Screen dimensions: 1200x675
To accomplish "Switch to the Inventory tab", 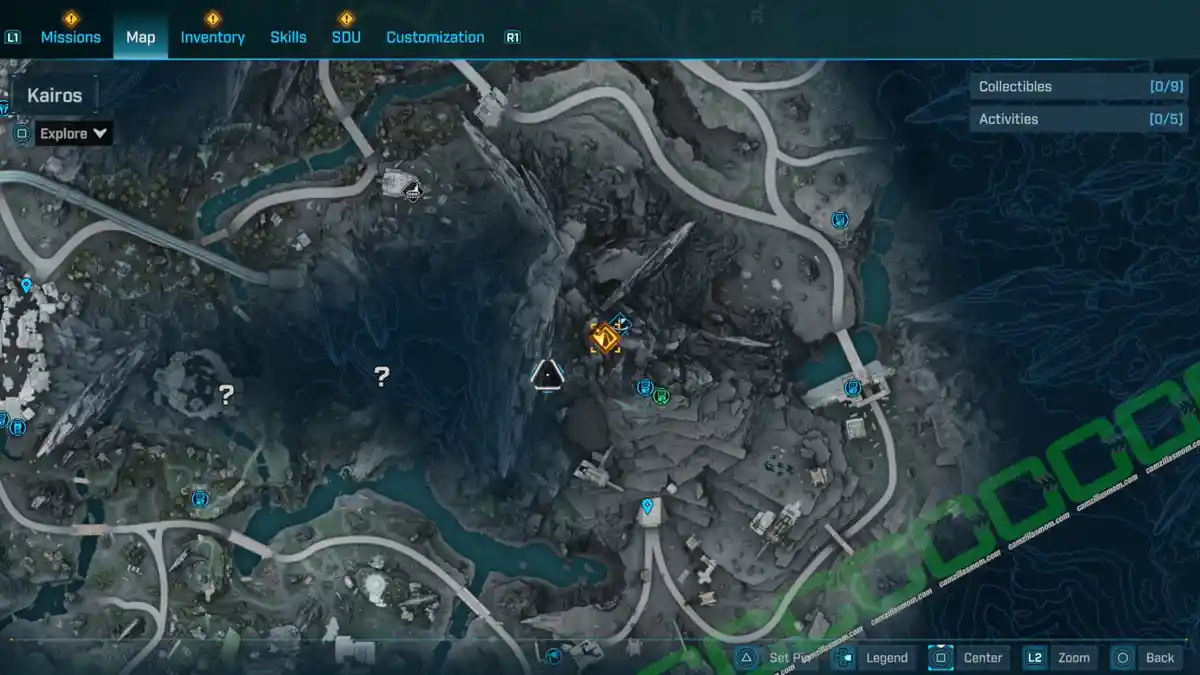I will [212, 37].
